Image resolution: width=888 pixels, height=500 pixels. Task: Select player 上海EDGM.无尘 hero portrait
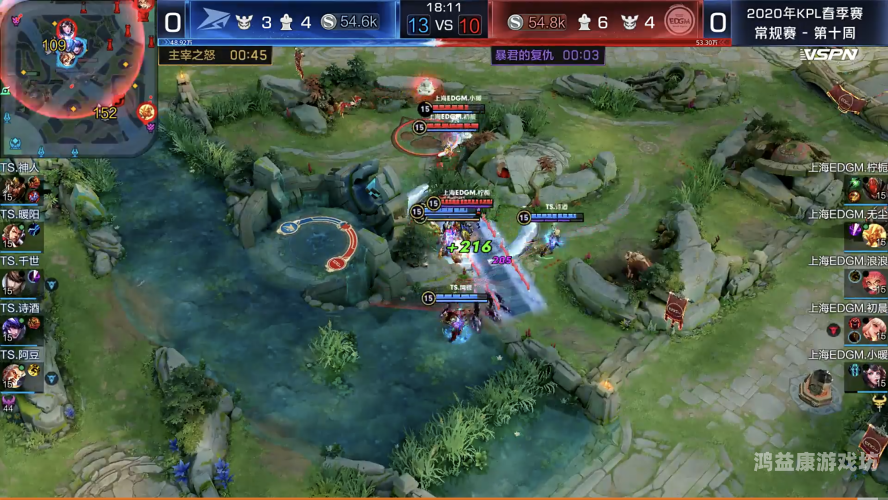pyautogui.click(x=874, y=236)
